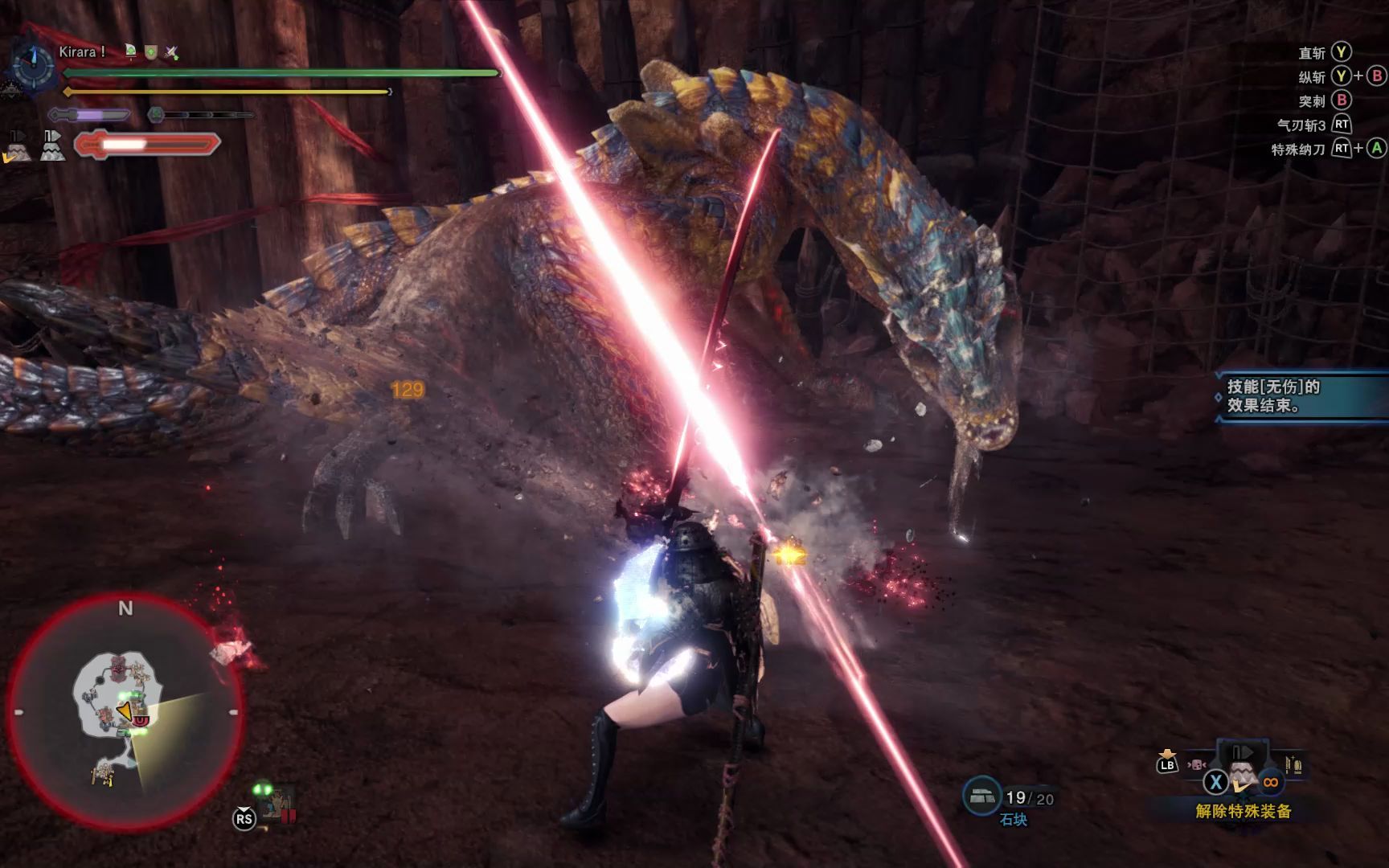The width and height of the screenshot is (1389, 868).
Task: Select the 石块 stone ammo slot
Action: pos(981,796)
